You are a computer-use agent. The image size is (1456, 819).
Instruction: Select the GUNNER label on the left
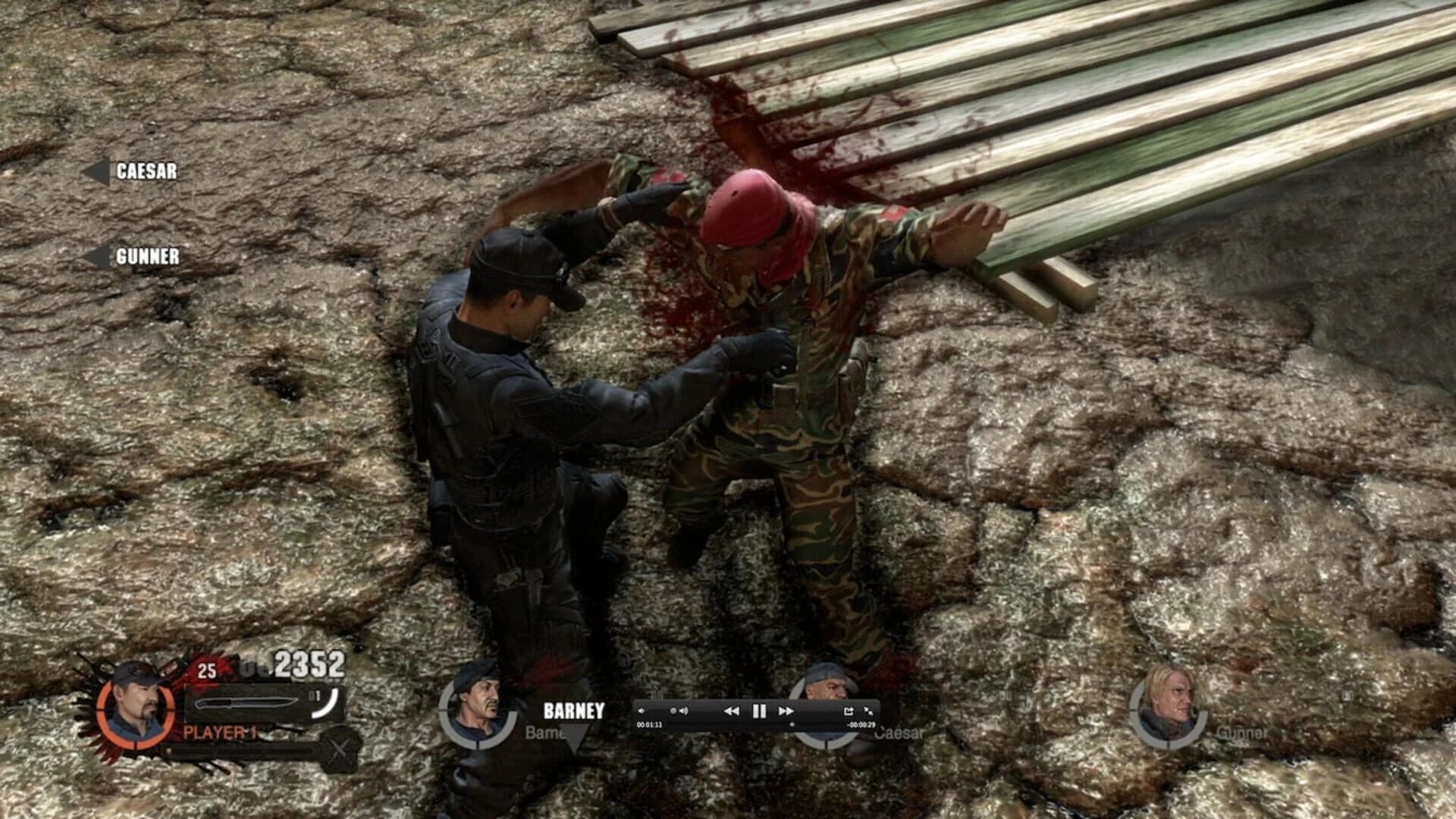coord(148,256)
